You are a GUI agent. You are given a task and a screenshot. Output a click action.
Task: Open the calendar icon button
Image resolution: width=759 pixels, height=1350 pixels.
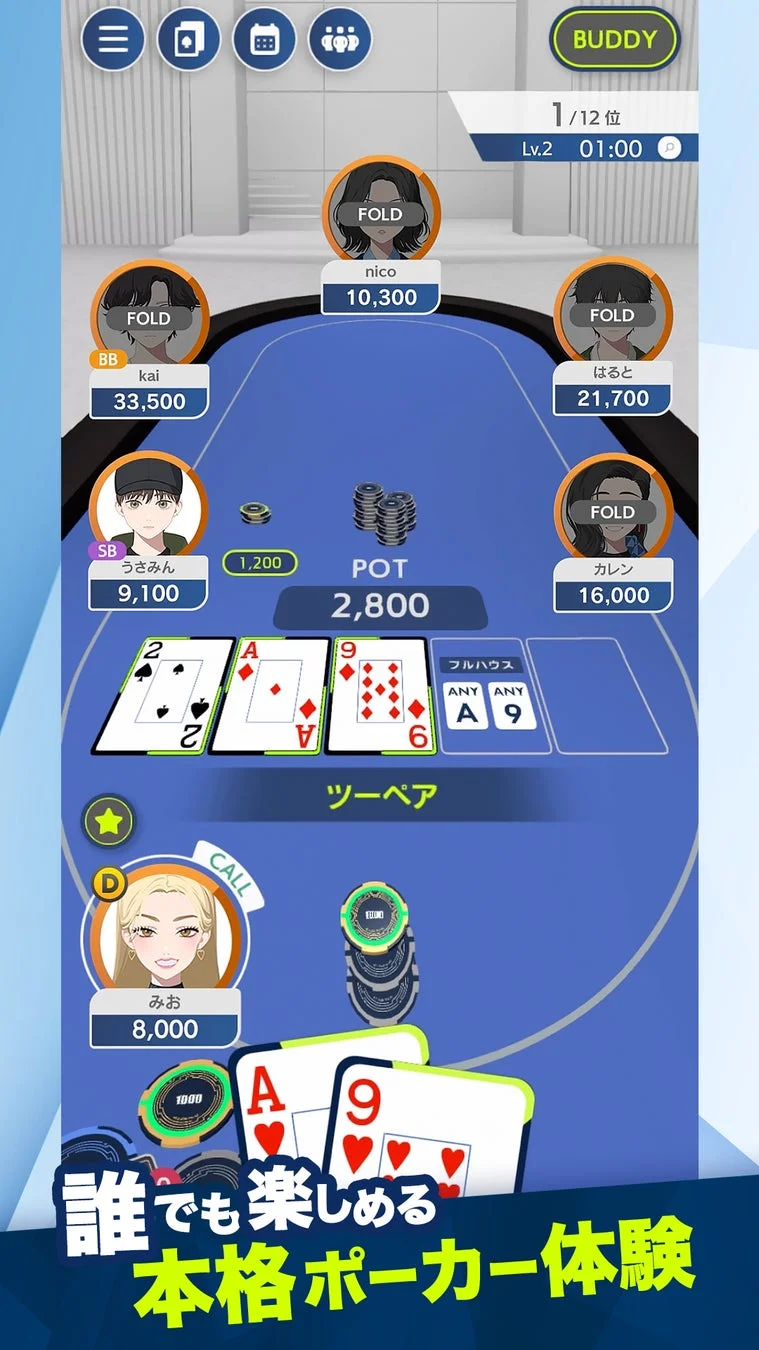pyautogui.click(x=264, y=40)
